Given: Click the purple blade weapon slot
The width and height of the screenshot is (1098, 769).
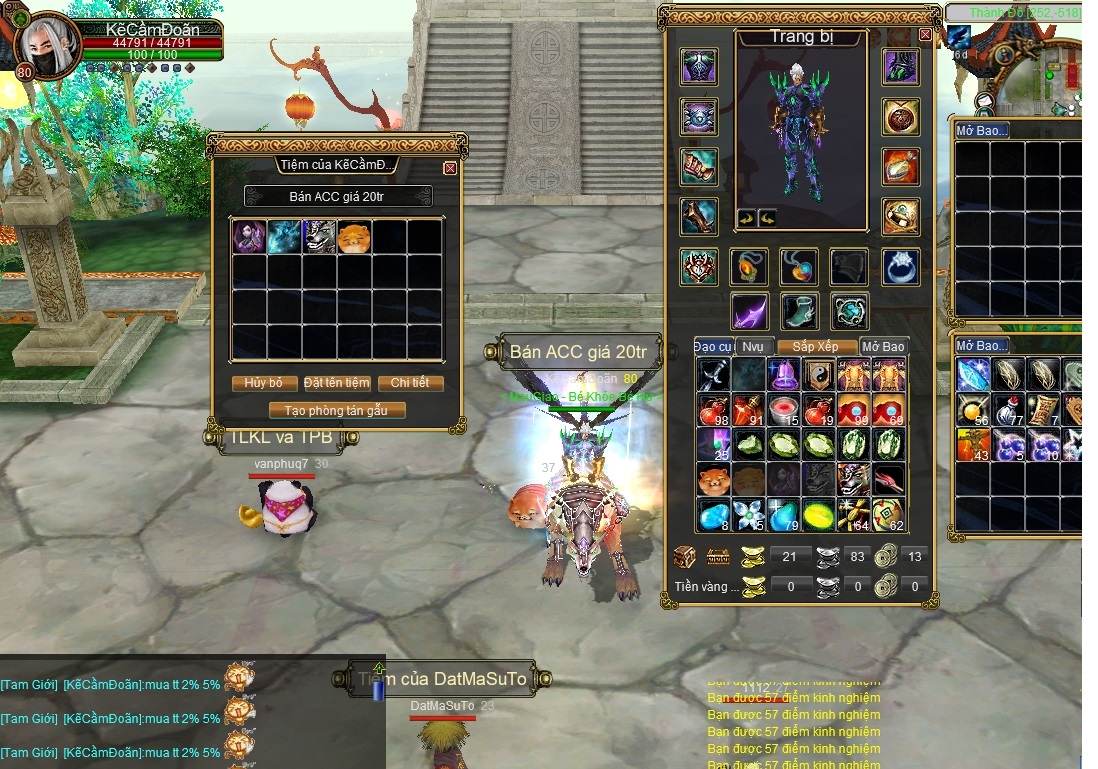Looking at the screenshot, I should point(749,311).
